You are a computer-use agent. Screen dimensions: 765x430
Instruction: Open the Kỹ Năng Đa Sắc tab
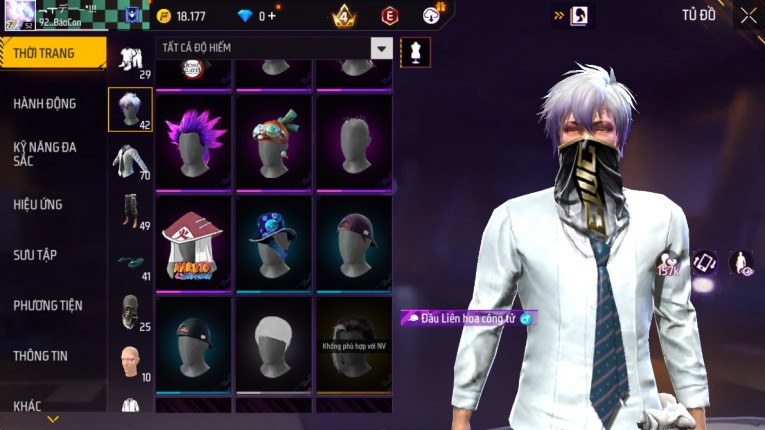pos(45,153)
